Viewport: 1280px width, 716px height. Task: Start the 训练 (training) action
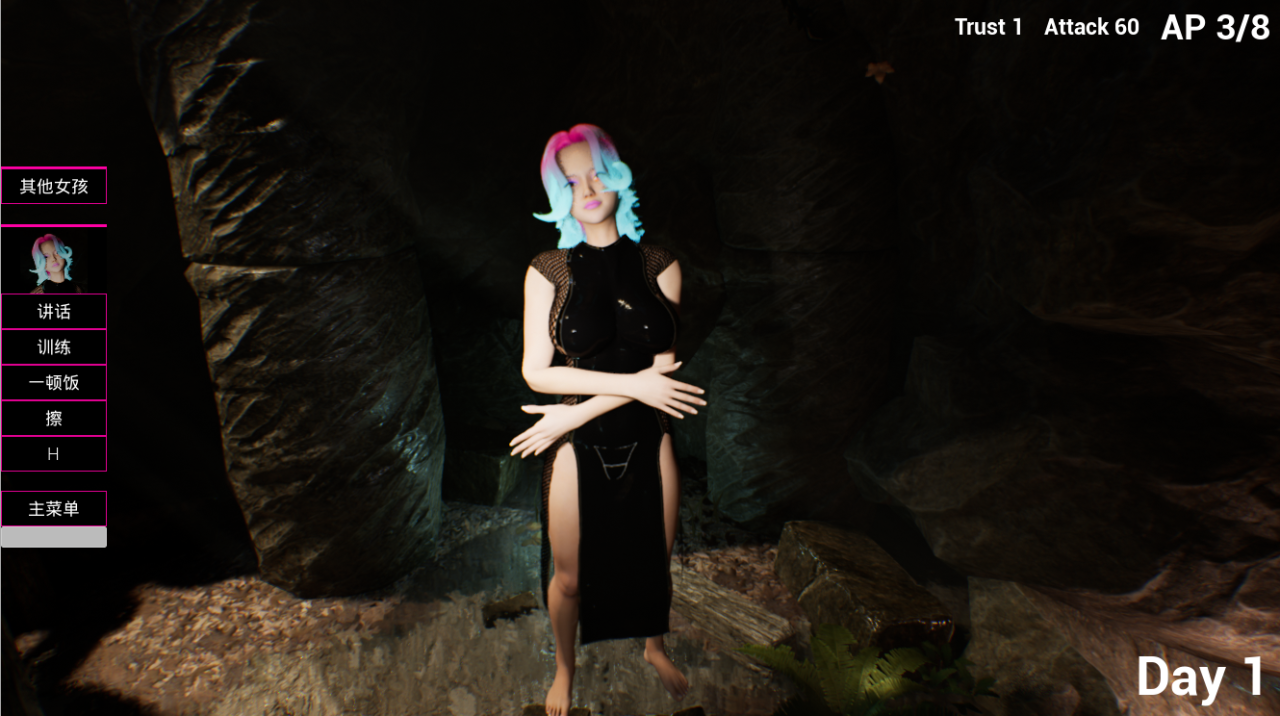tap(54, 348)
